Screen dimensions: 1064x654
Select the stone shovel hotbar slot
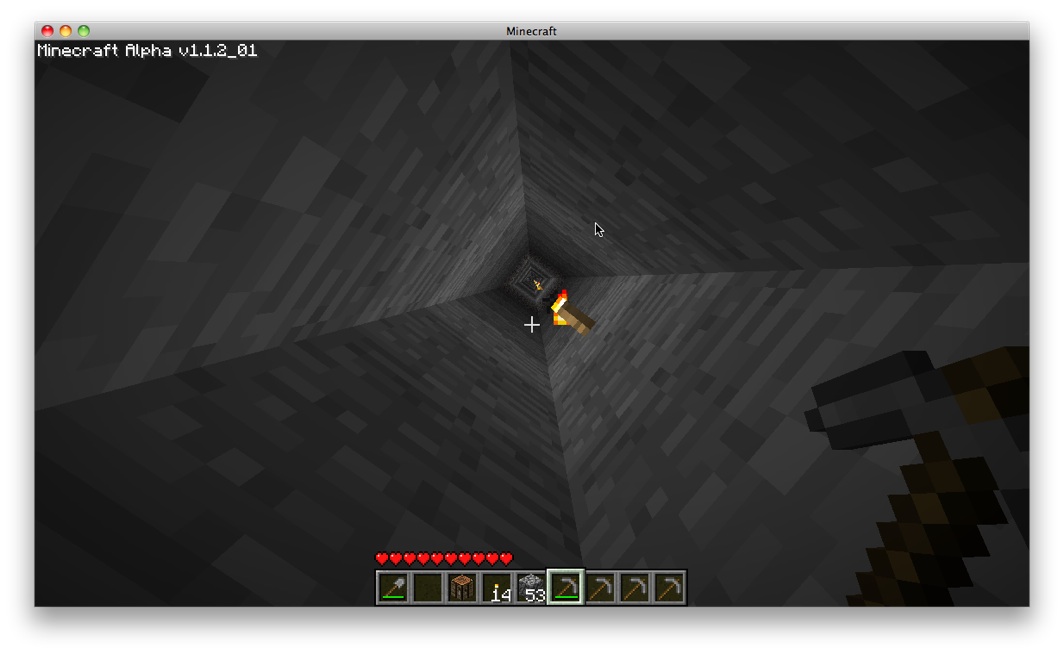pyautogui.click(x=393, y=588)
